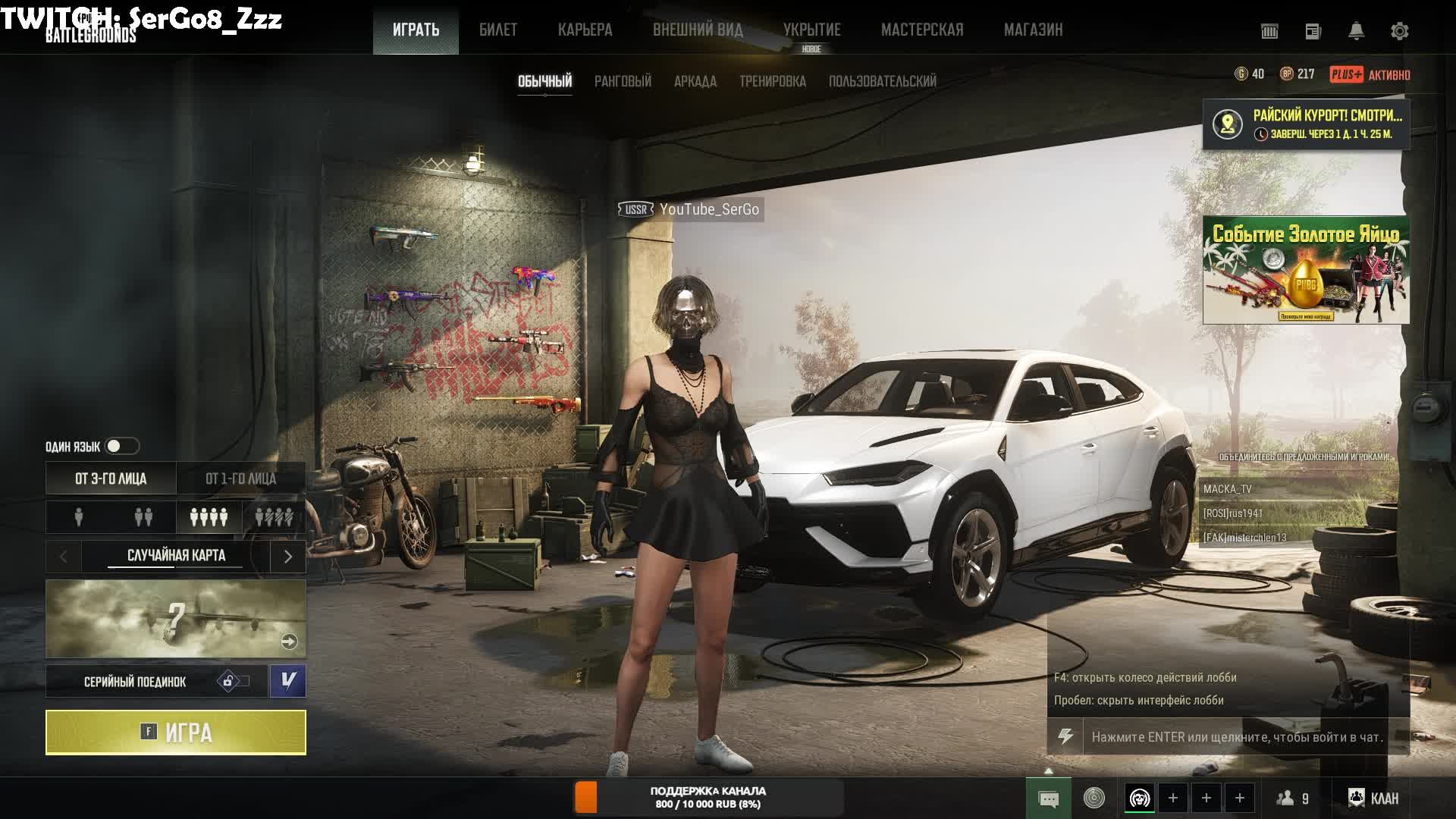This screenshot has height=819, width=1456.
Task: Start matchmaking with the ИГРА button
Action: coord(175,733)
